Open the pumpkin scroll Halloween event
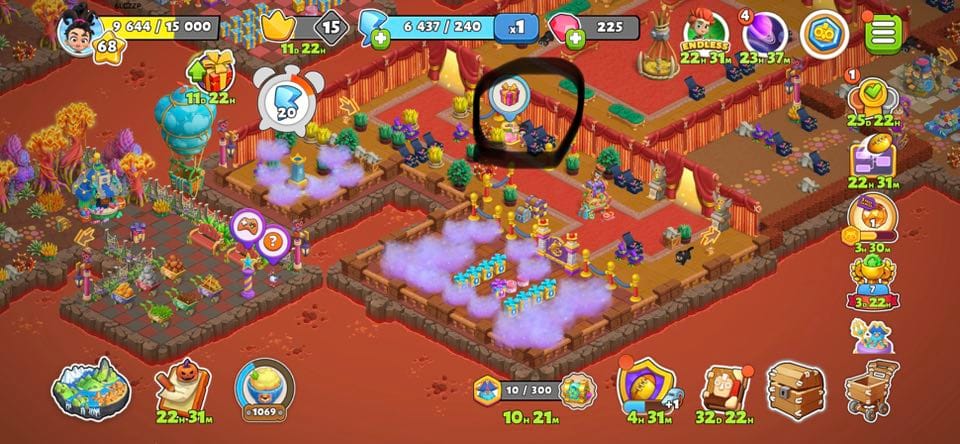The height and width of the screenshot is (444, 960). (x=183, y=388)
